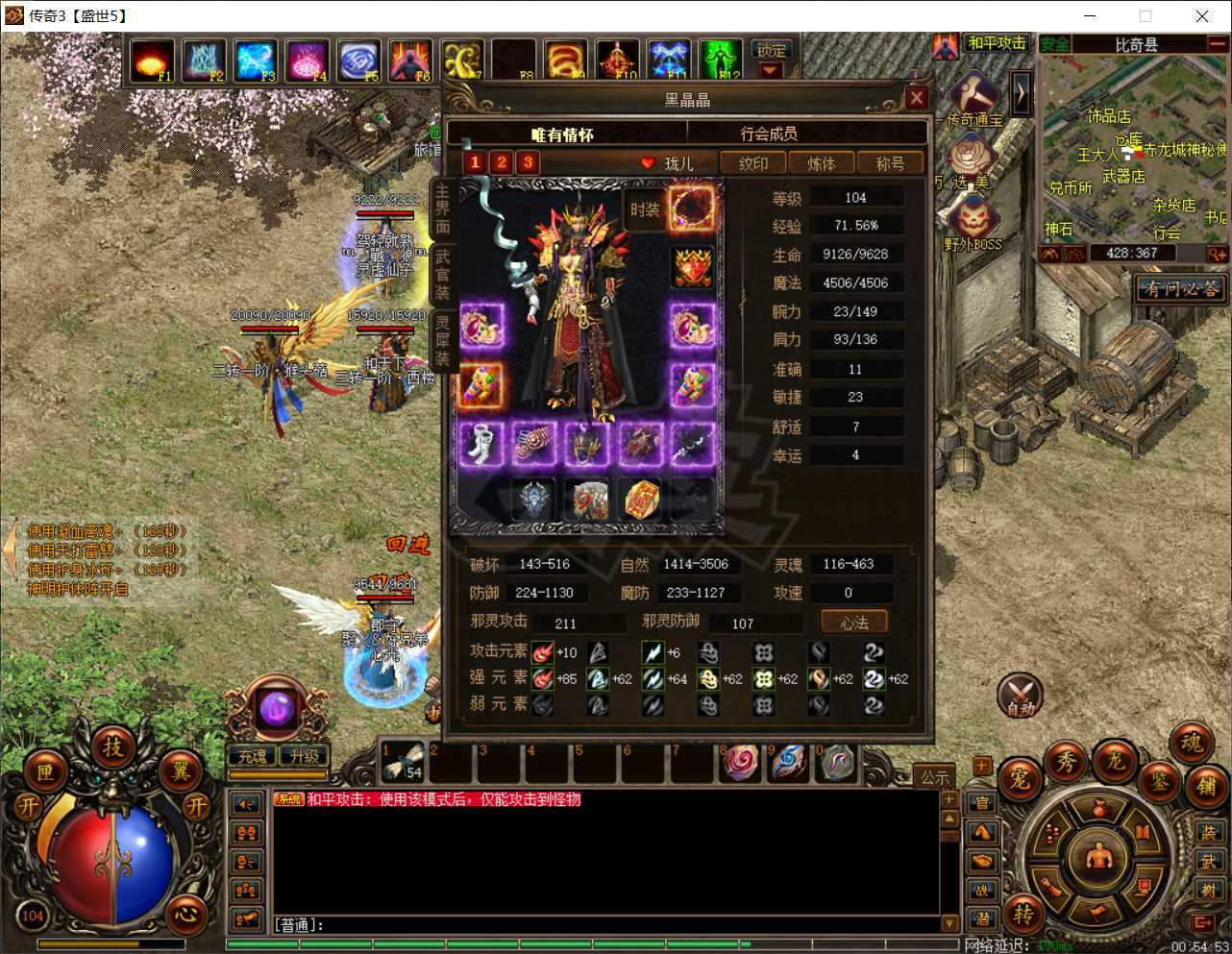Open the 纹印 tab
The width and height of the screenshot is (1232, 954).
(x=752, y=163)
